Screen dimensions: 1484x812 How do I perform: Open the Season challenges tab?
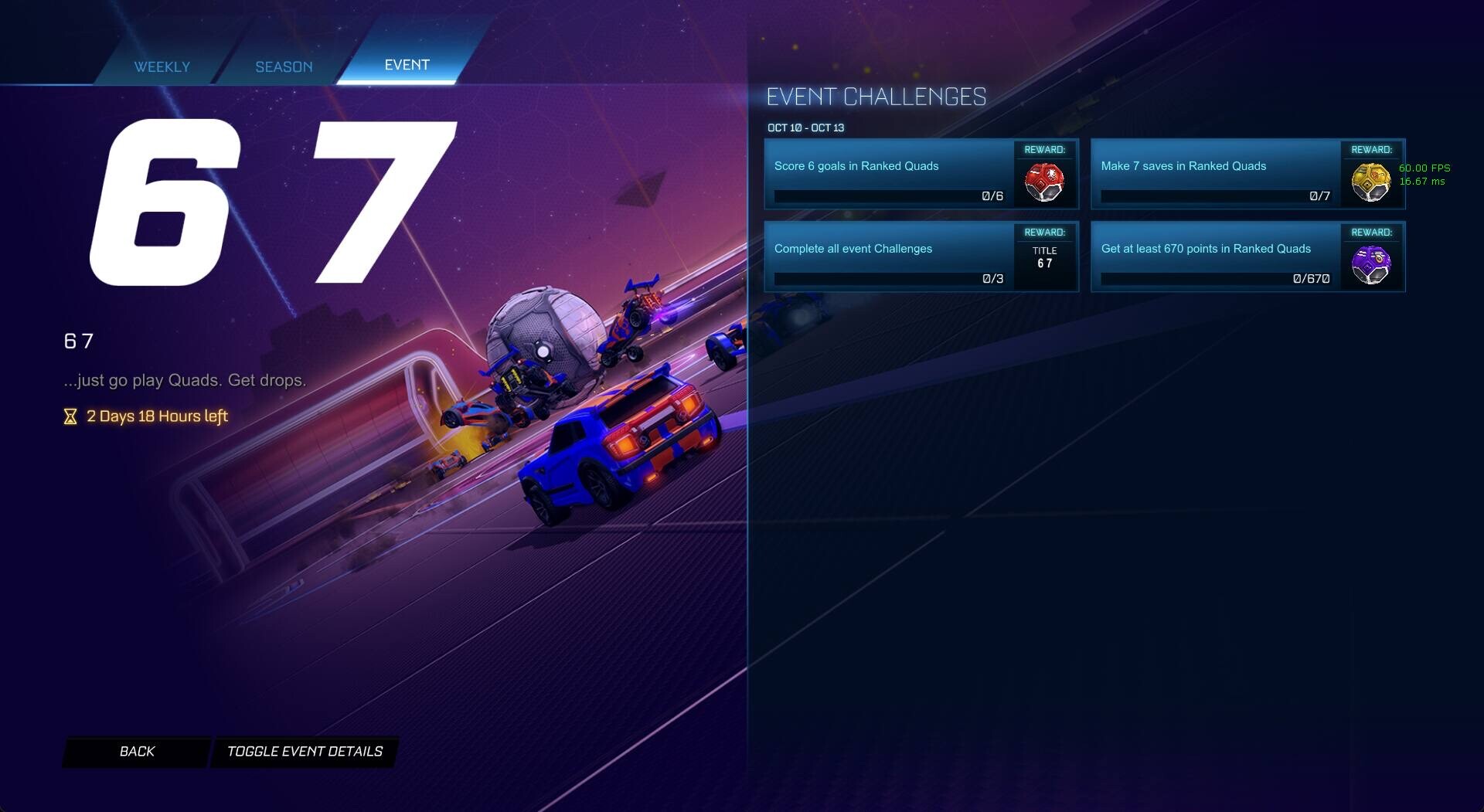coord(284,66)
